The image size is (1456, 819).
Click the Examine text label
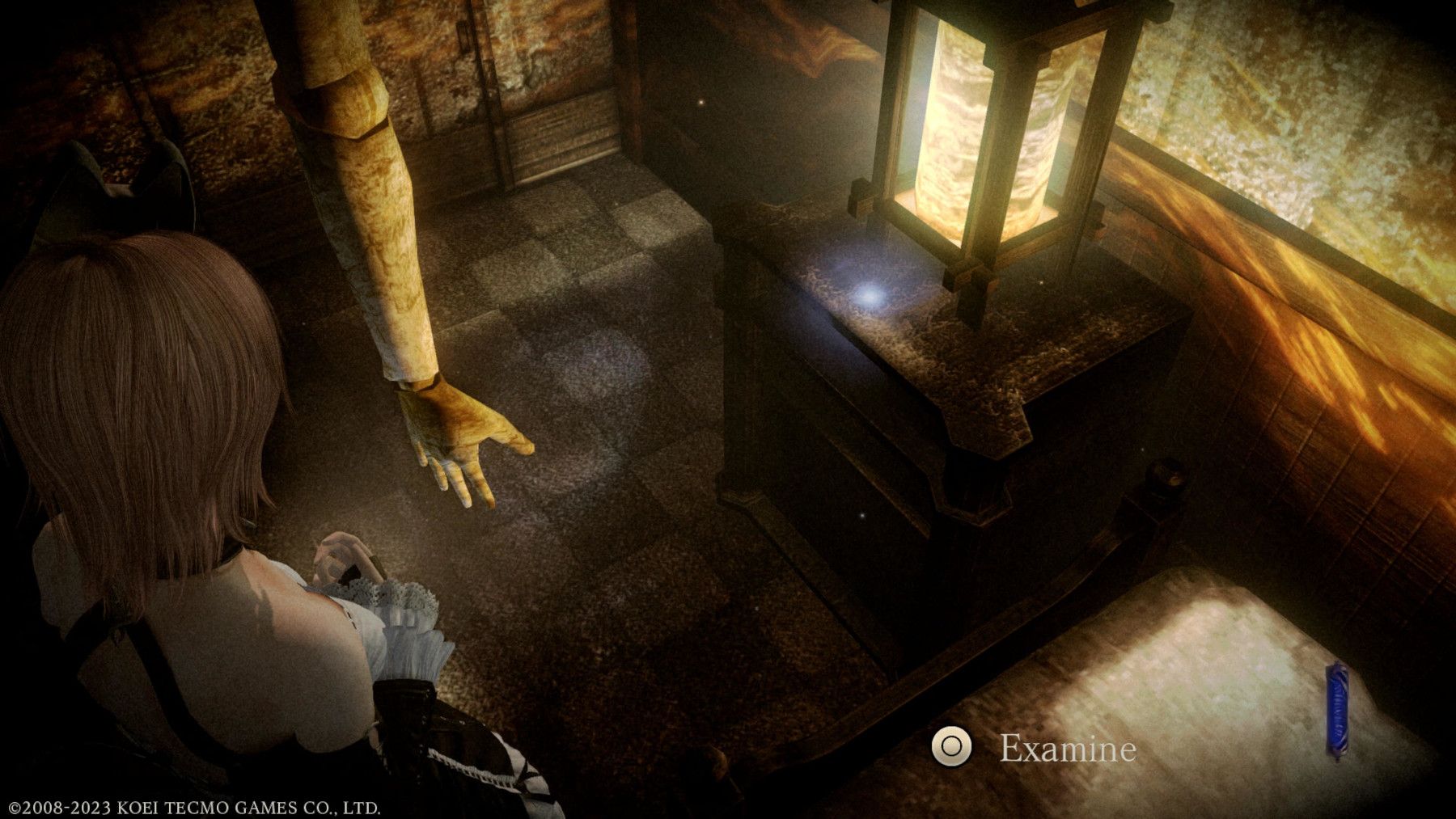click(x=1068, y=750)
